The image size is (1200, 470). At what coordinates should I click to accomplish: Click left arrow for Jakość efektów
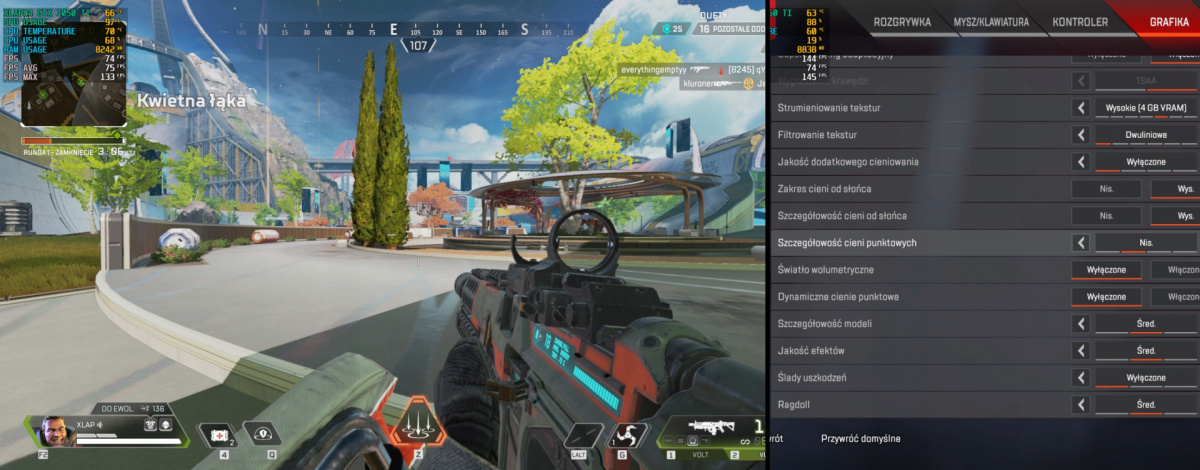click(x=1081, y=351)
